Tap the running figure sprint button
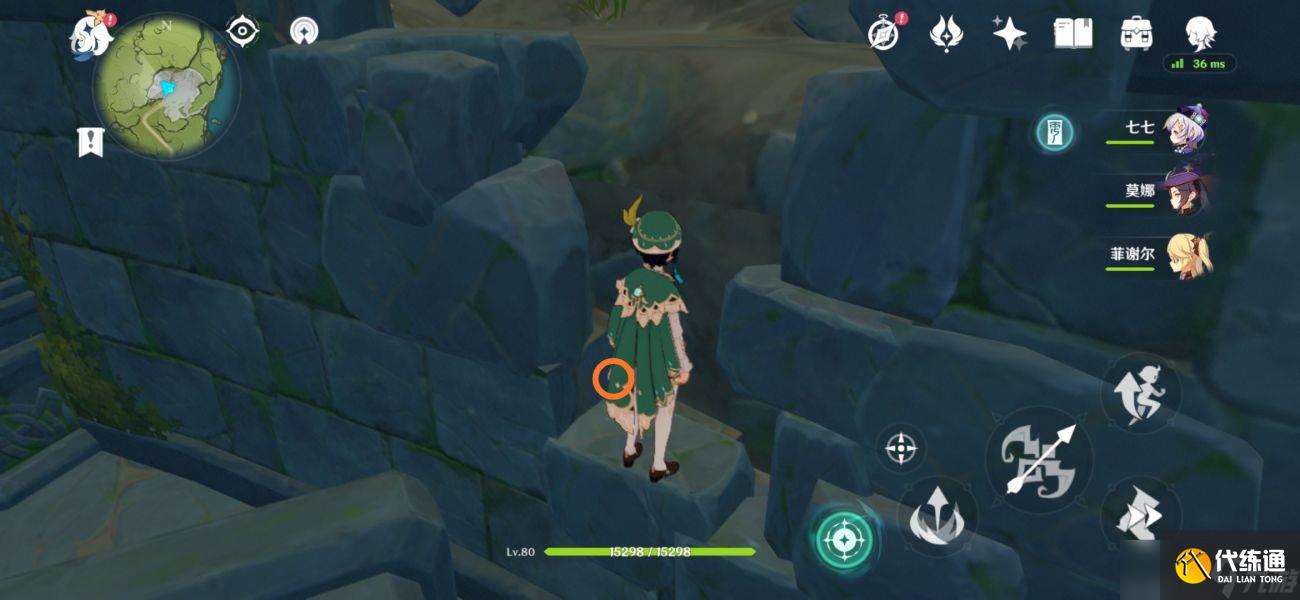The height and width of the screenshot is (600, 1300). (x=1141, y=394)
